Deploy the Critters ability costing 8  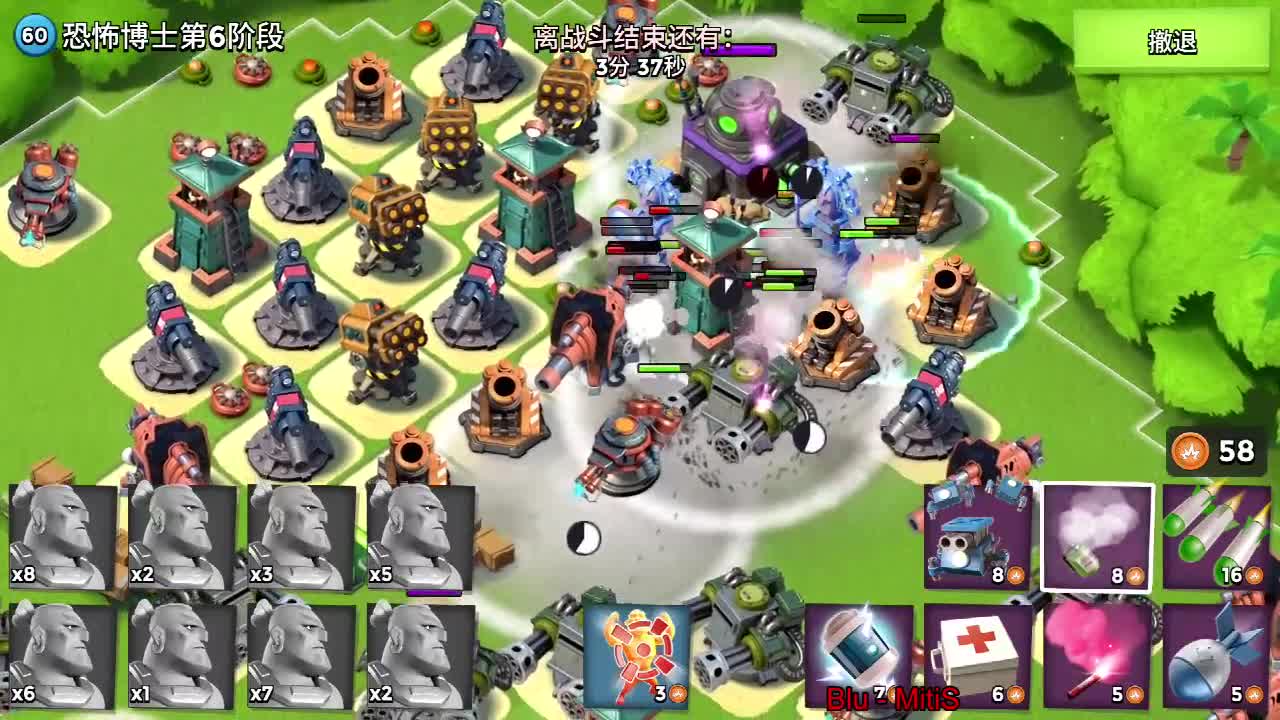(x=977, y=536)
